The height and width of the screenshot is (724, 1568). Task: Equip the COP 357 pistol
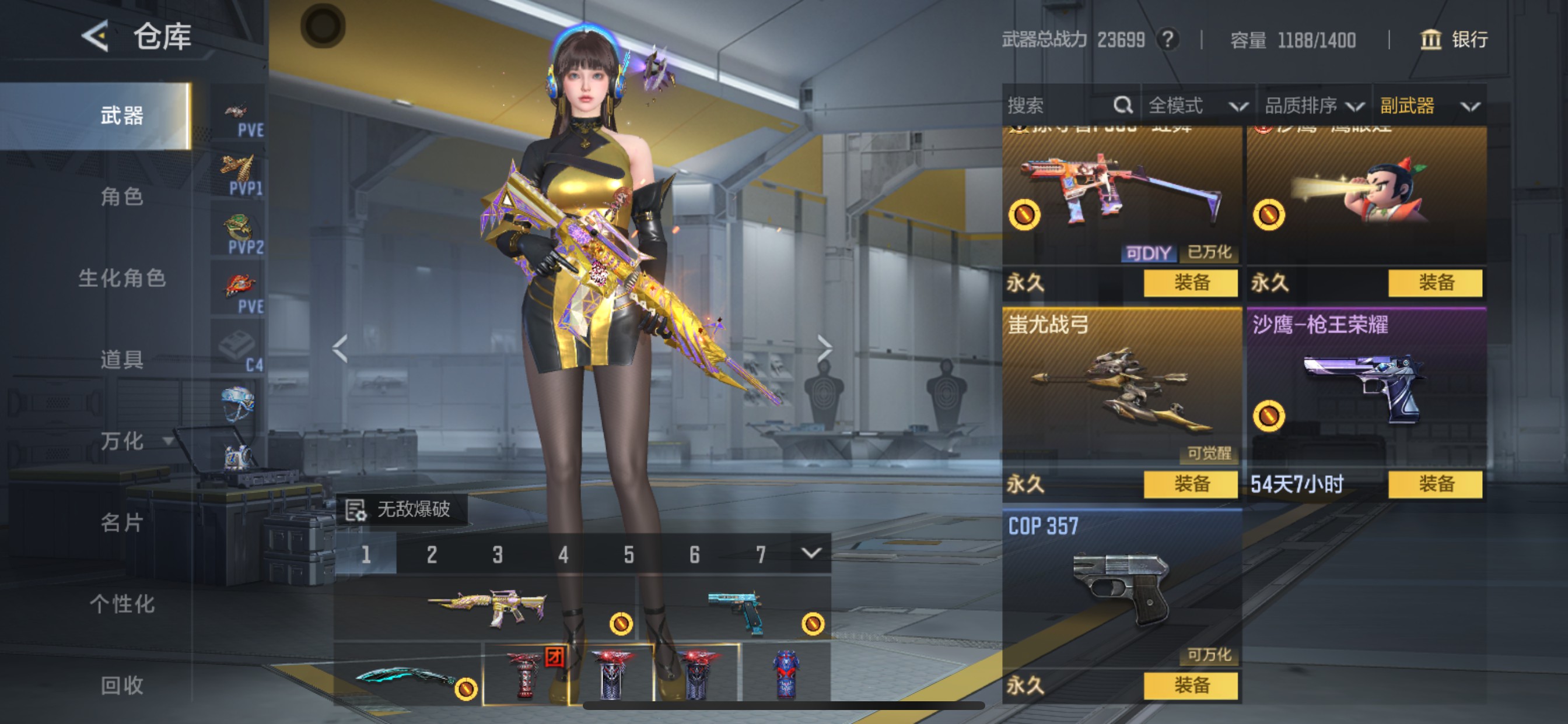click(x=1191, y=686)
